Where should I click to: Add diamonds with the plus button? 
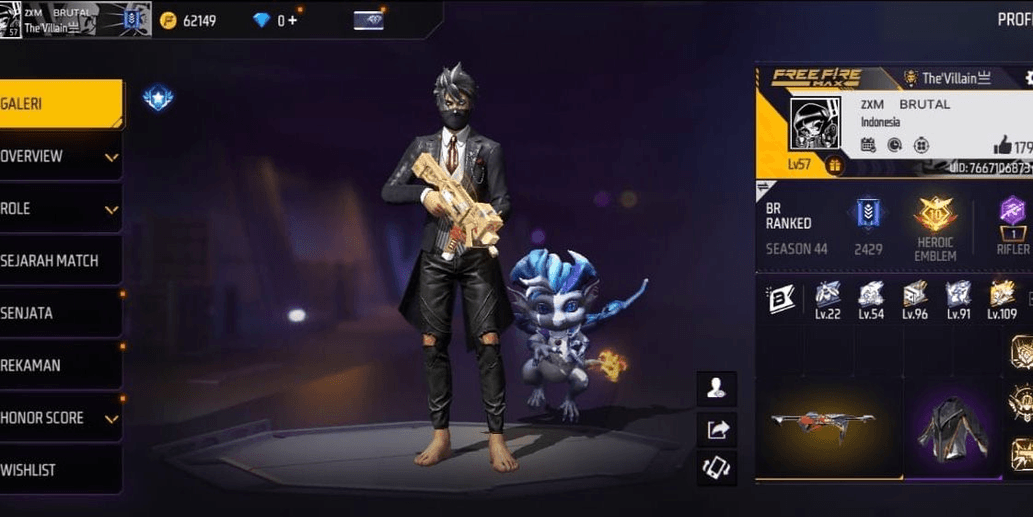coord(292,20)
